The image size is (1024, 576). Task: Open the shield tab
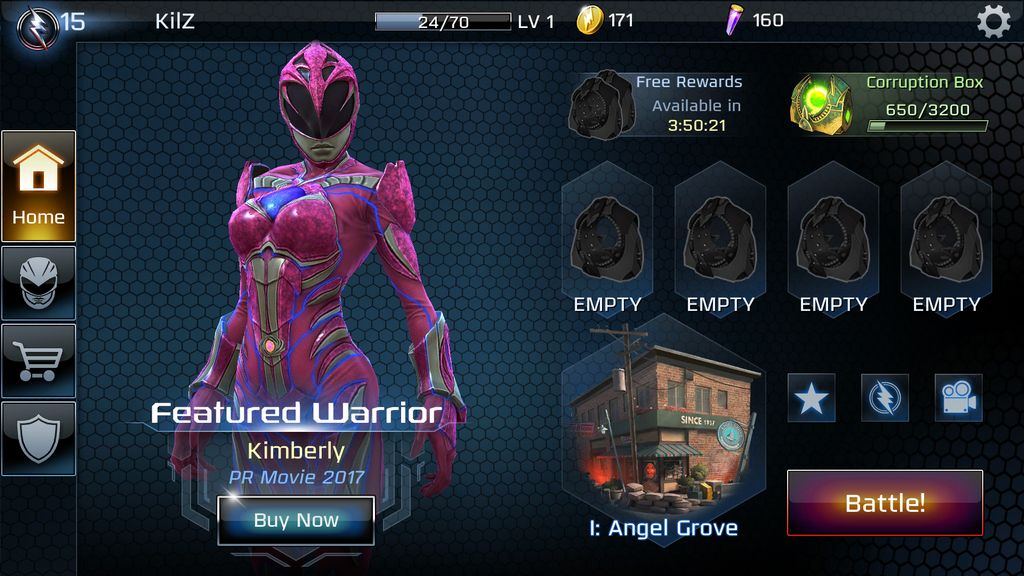coord(38,438)
